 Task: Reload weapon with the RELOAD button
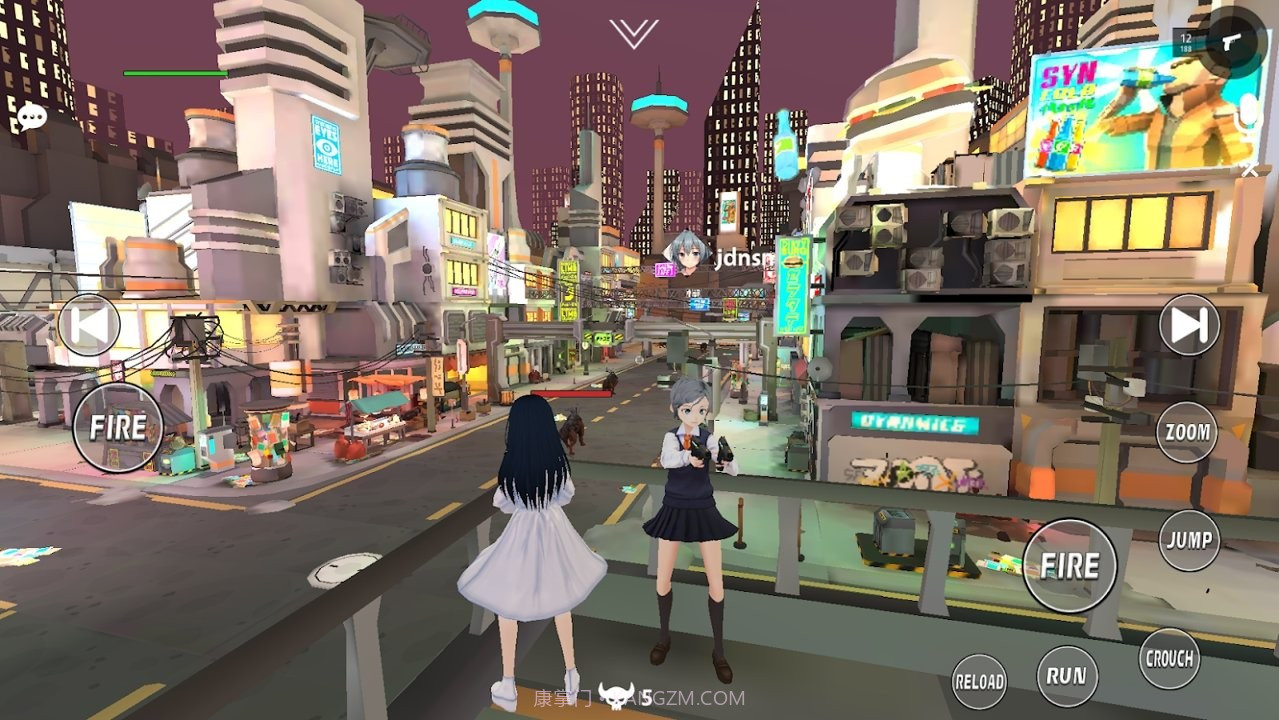[979, 682]
